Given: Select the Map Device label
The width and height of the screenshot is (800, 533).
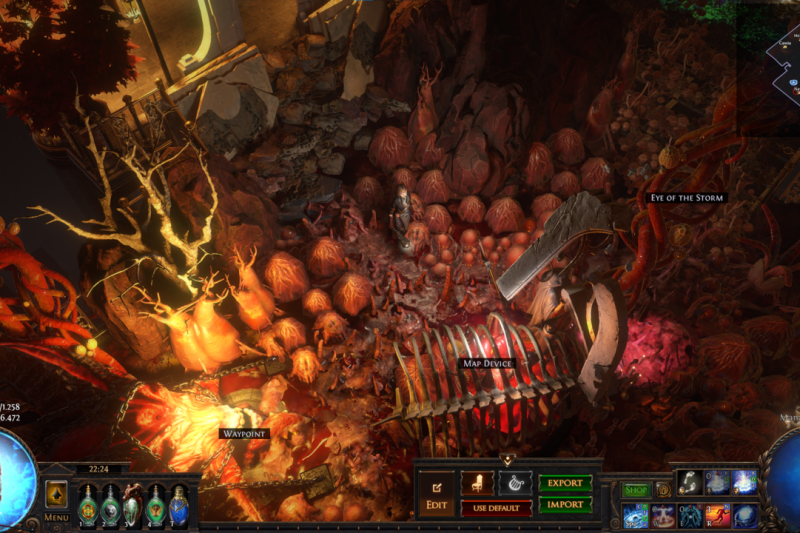Looking at the screenshot, I should pos(487,363).
